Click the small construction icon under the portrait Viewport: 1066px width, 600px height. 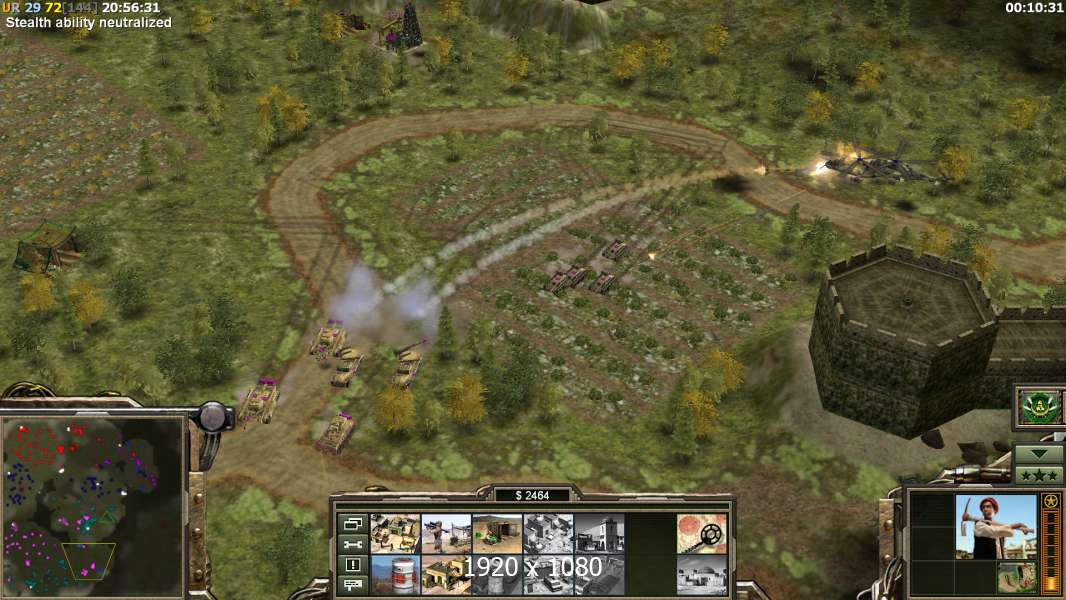click(1015, 577)
